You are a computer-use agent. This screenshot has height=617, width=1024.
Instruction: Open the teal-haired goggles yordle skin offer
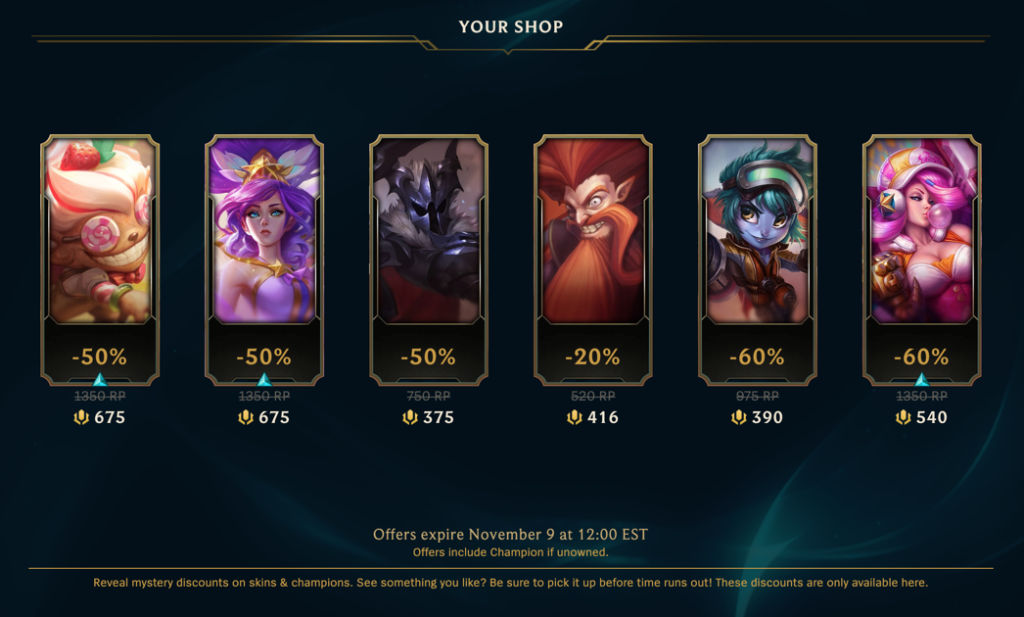(756, 232)
